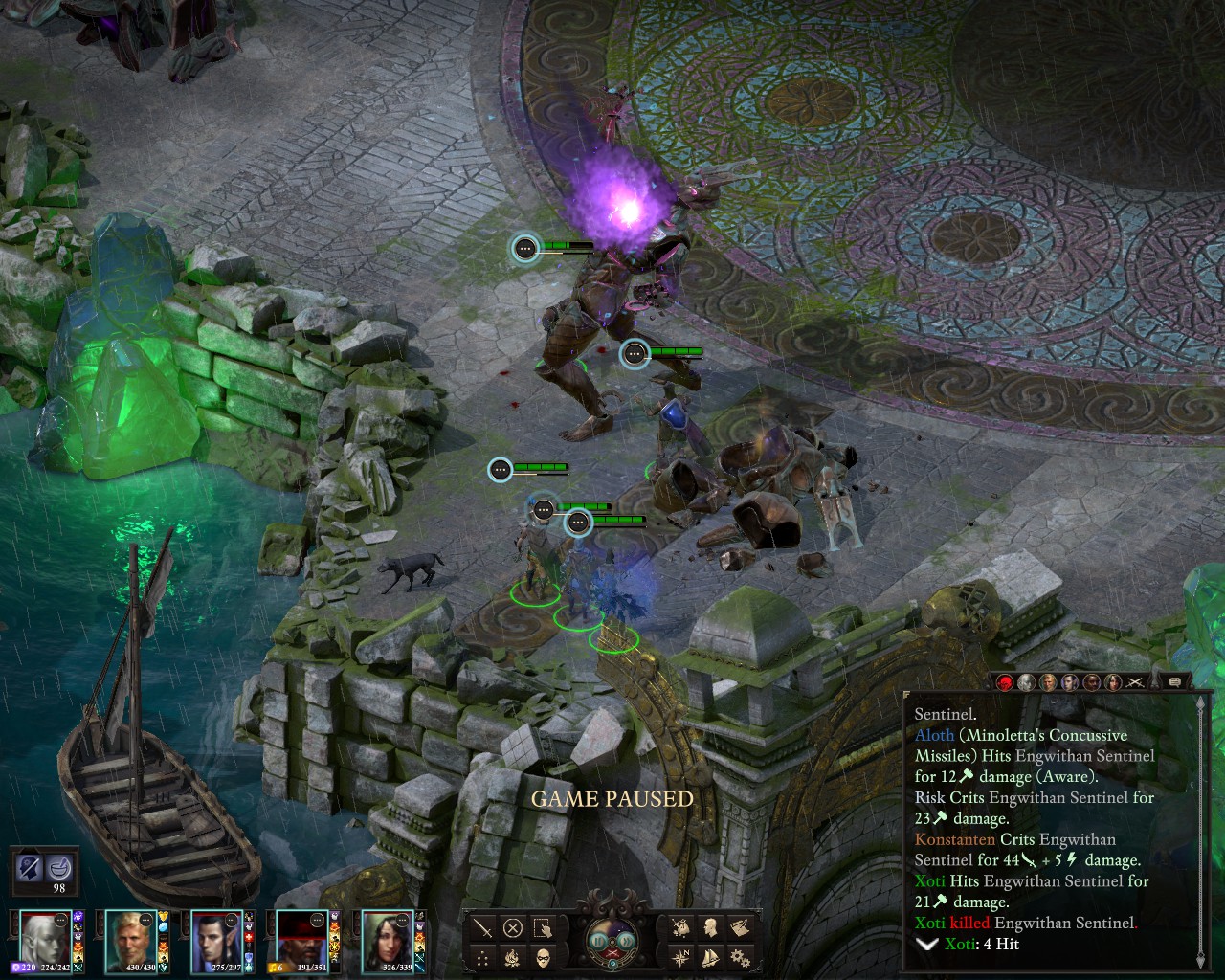The image size is (1225, 980).
Task: Select the red-hat character portrait
Action: point(302,940)
